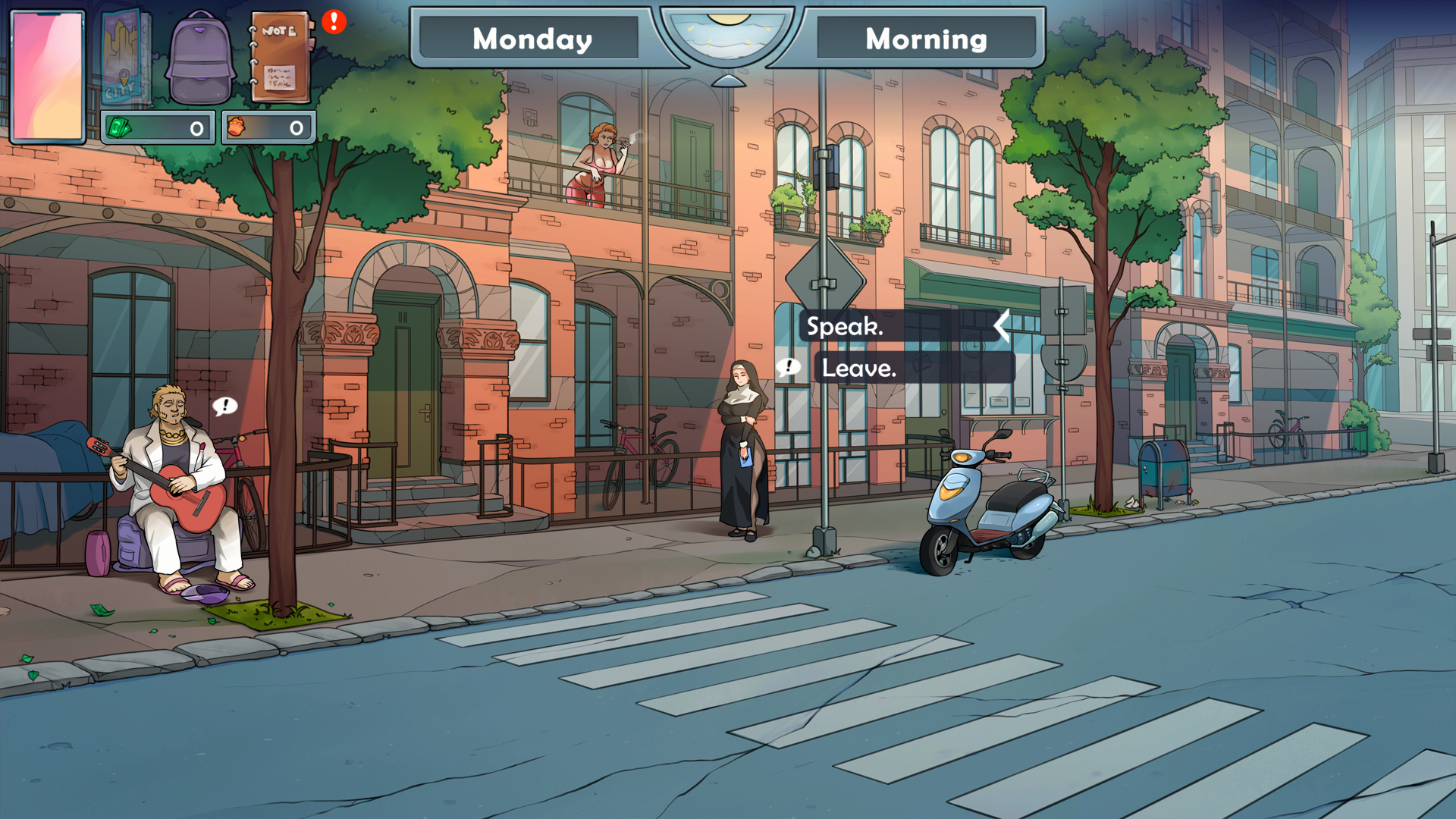Select the Speak dialogue option
The width and height of the screenshot is (1456, 819).
844,328
